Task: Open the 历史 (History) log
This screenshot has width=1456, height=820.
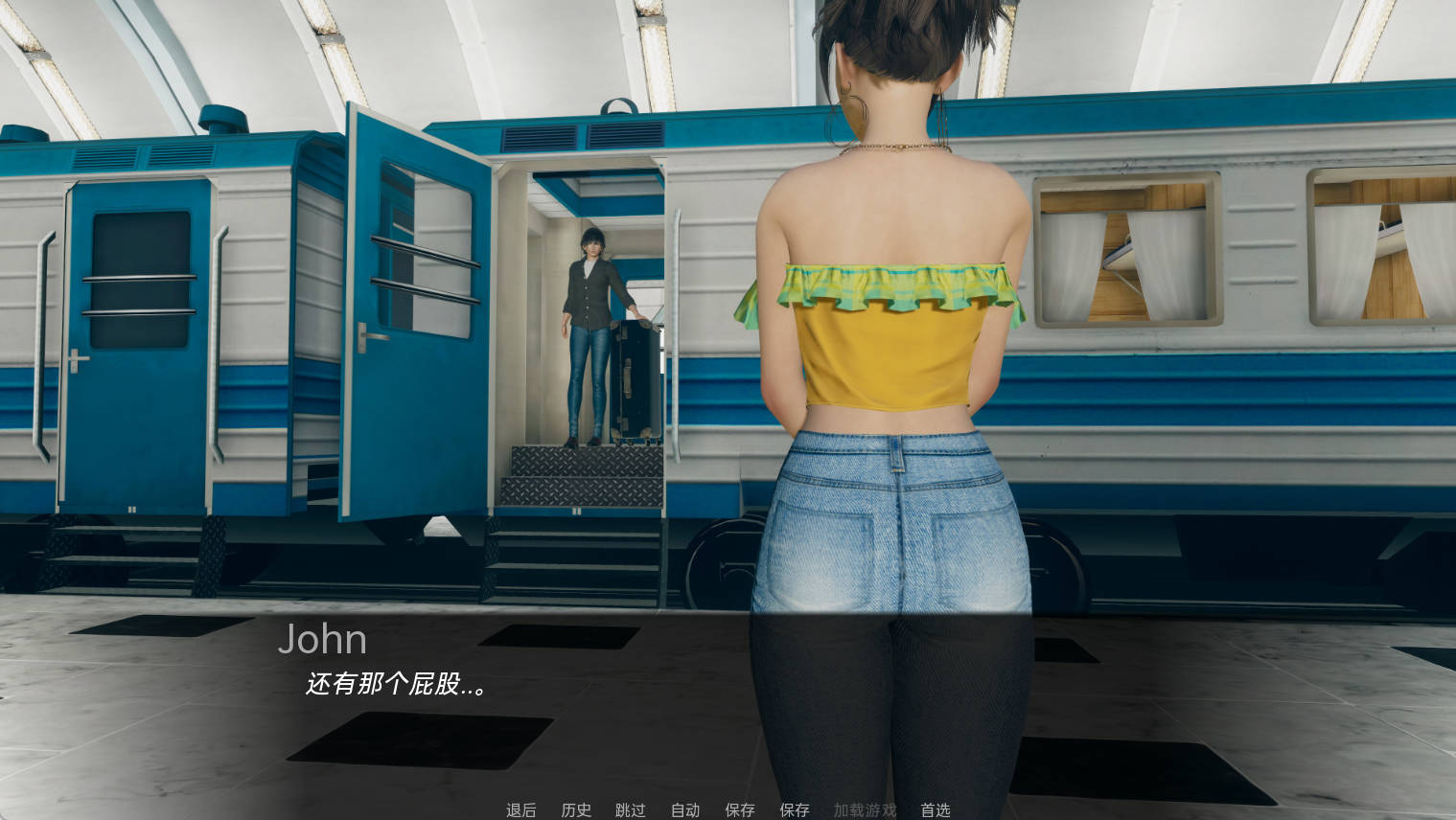Action: tap(576, 810)
